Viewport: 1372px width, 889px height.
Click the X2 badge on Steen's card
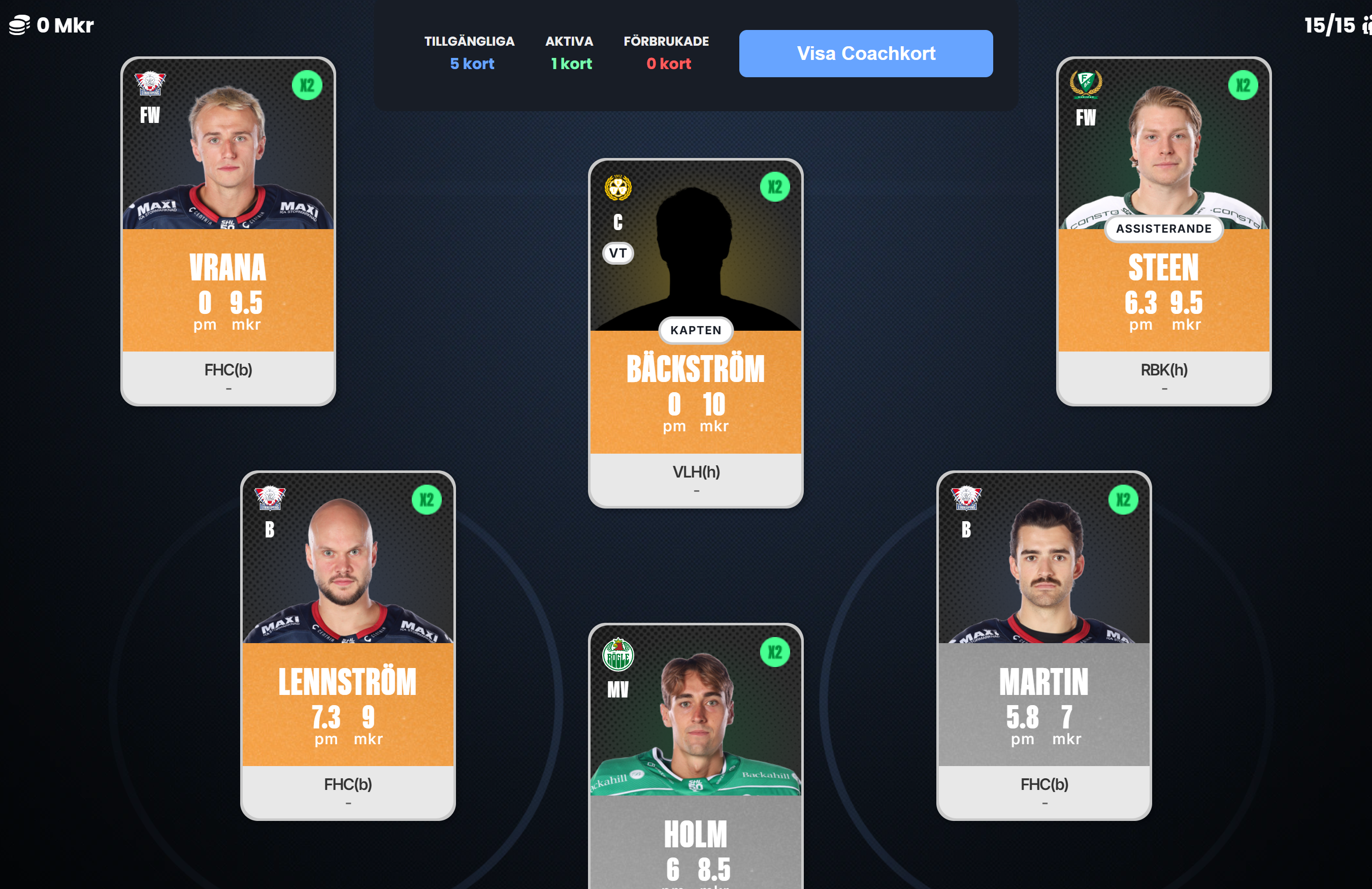point(1243,85)
